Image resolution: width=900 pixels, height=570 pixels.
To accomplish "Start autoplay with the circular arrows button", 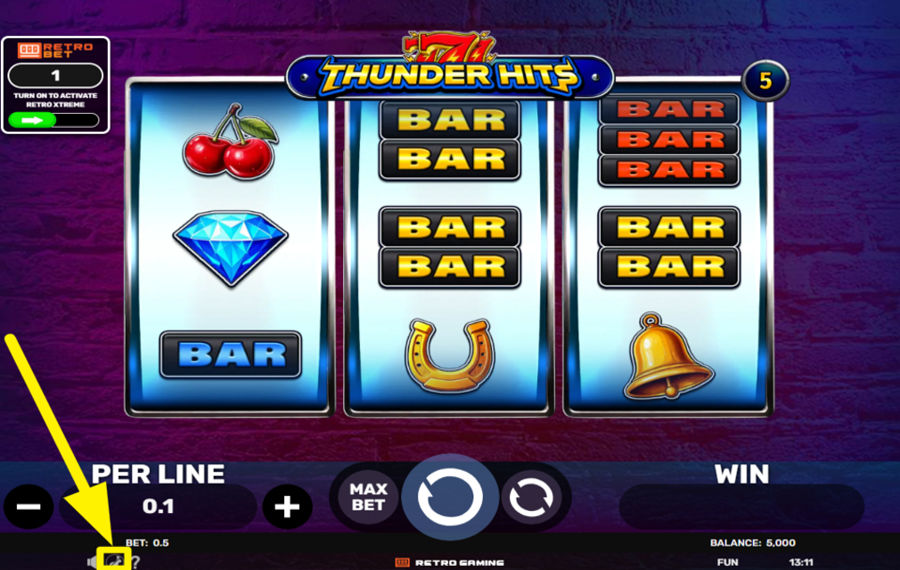I will [531, 498].
